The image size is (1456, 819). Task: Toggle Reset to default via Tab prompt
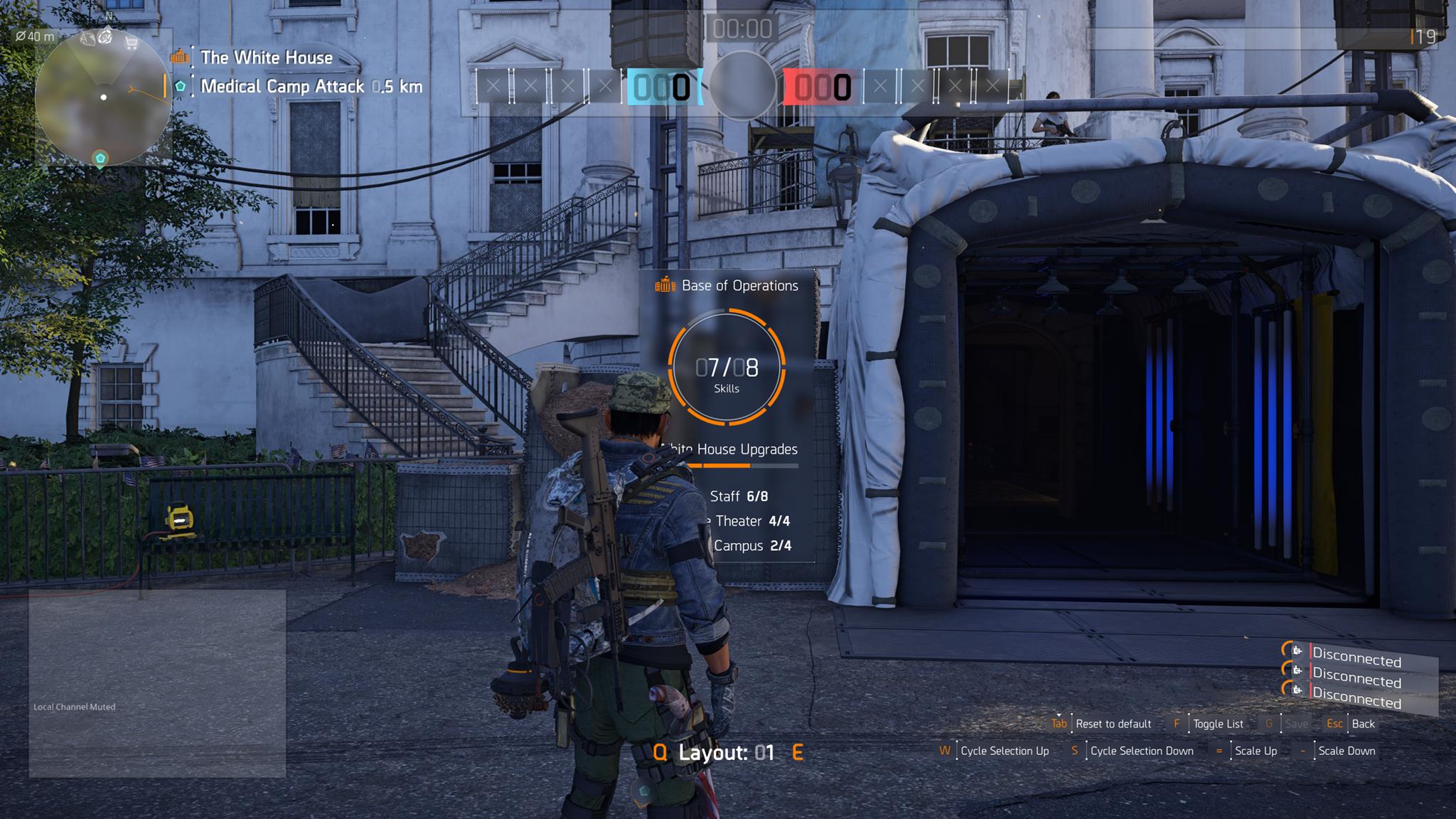[x=1060, y=724]
